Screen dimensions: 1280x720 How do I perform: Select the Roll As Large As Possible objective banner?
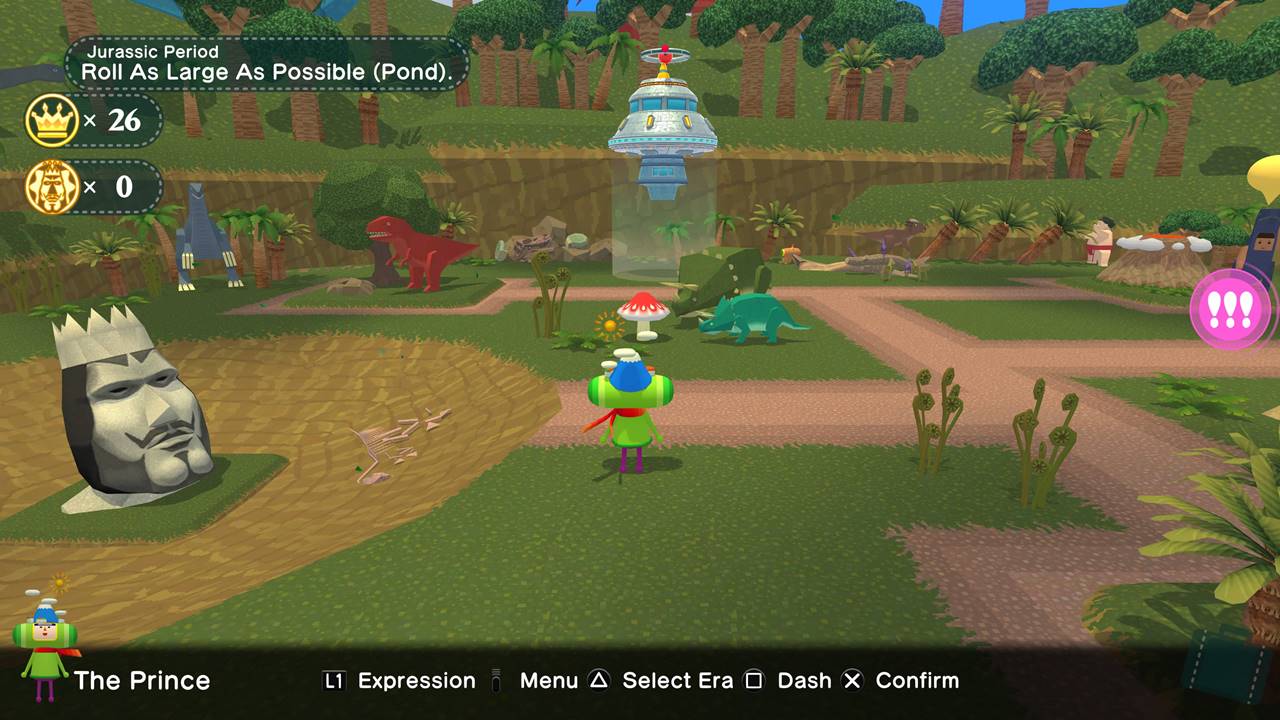coord(267,63)
